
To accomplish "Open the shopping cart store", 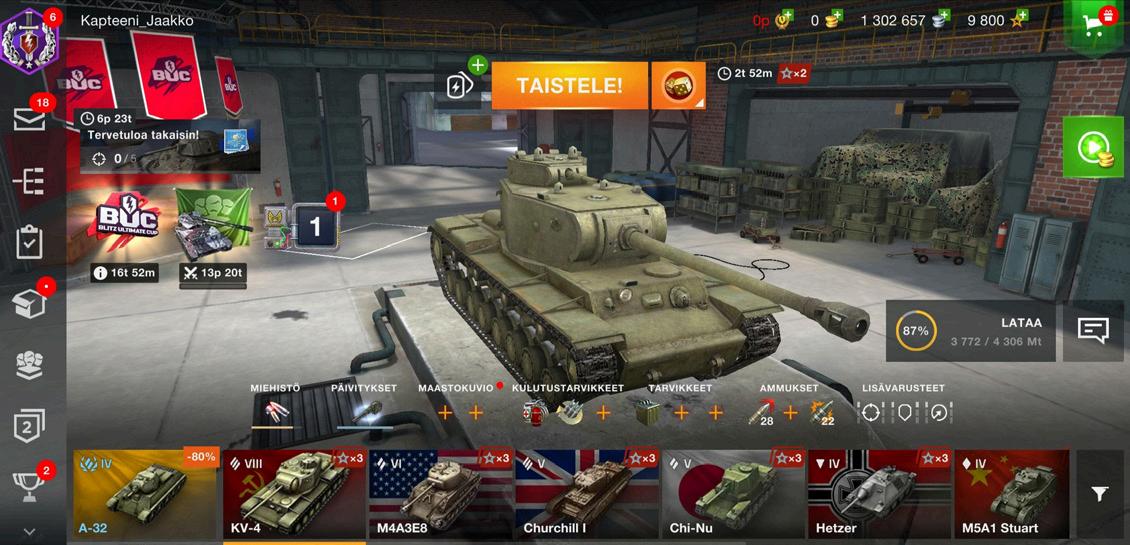I will [x=1096, y=23].
